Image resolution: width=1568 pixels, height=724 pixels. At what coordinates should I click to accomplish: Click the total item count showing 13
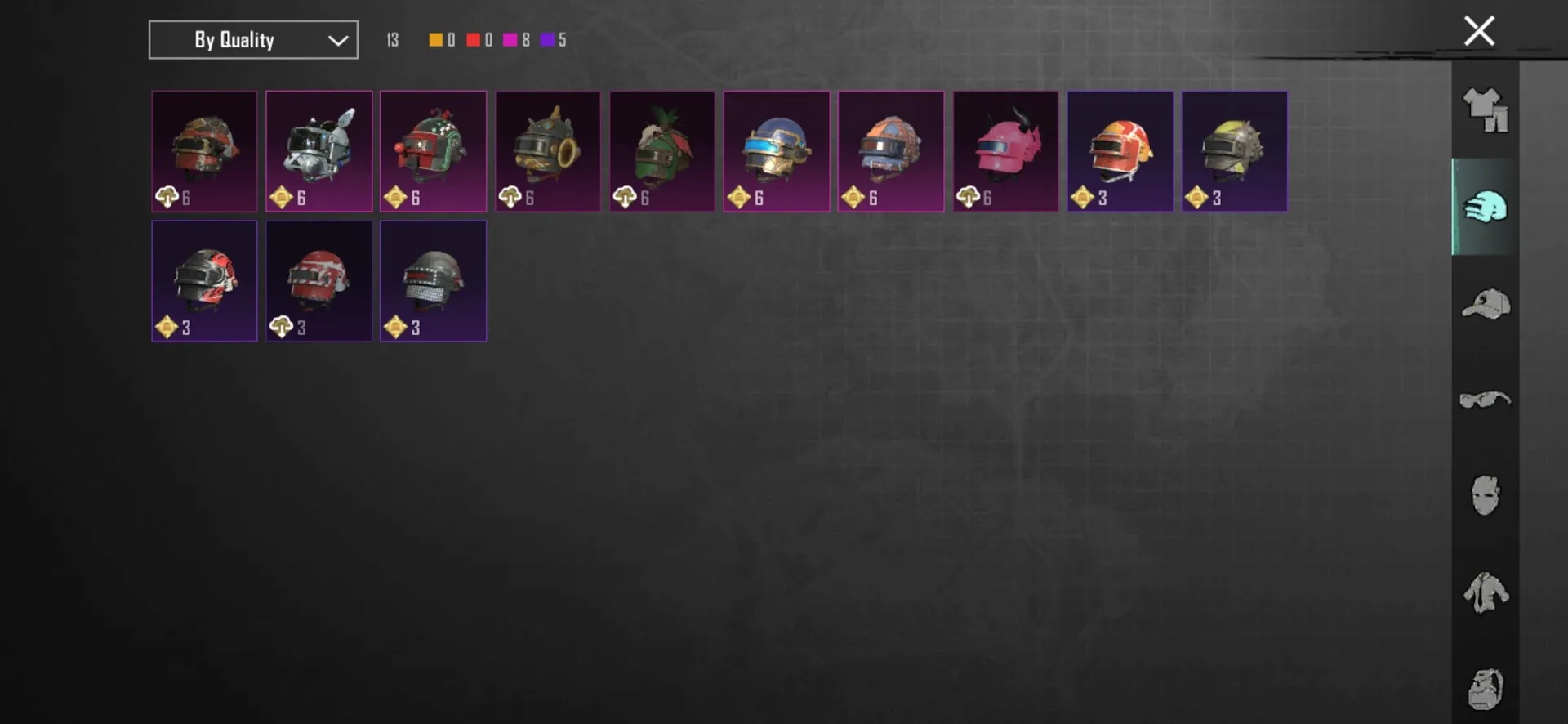coord(392,39)
